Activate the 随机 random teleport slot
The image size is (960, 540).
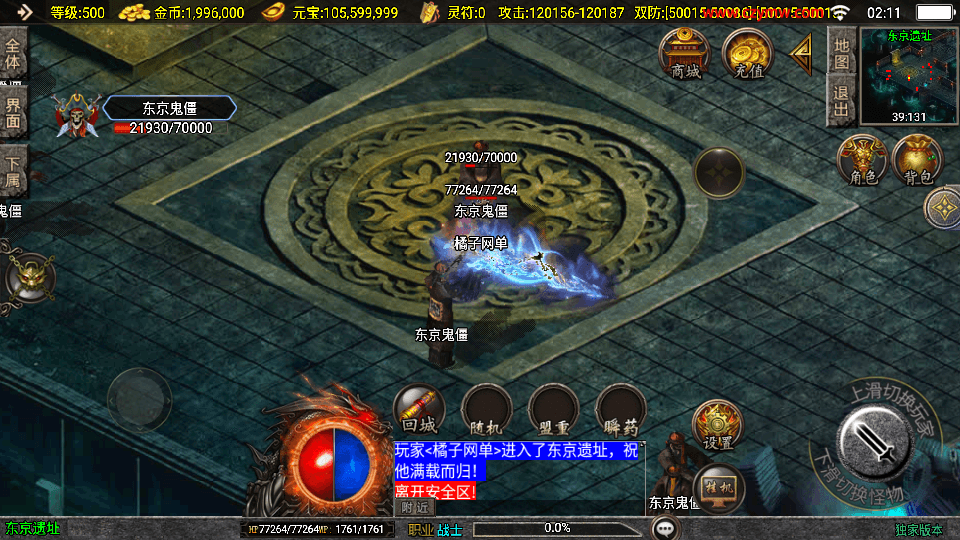487,410
